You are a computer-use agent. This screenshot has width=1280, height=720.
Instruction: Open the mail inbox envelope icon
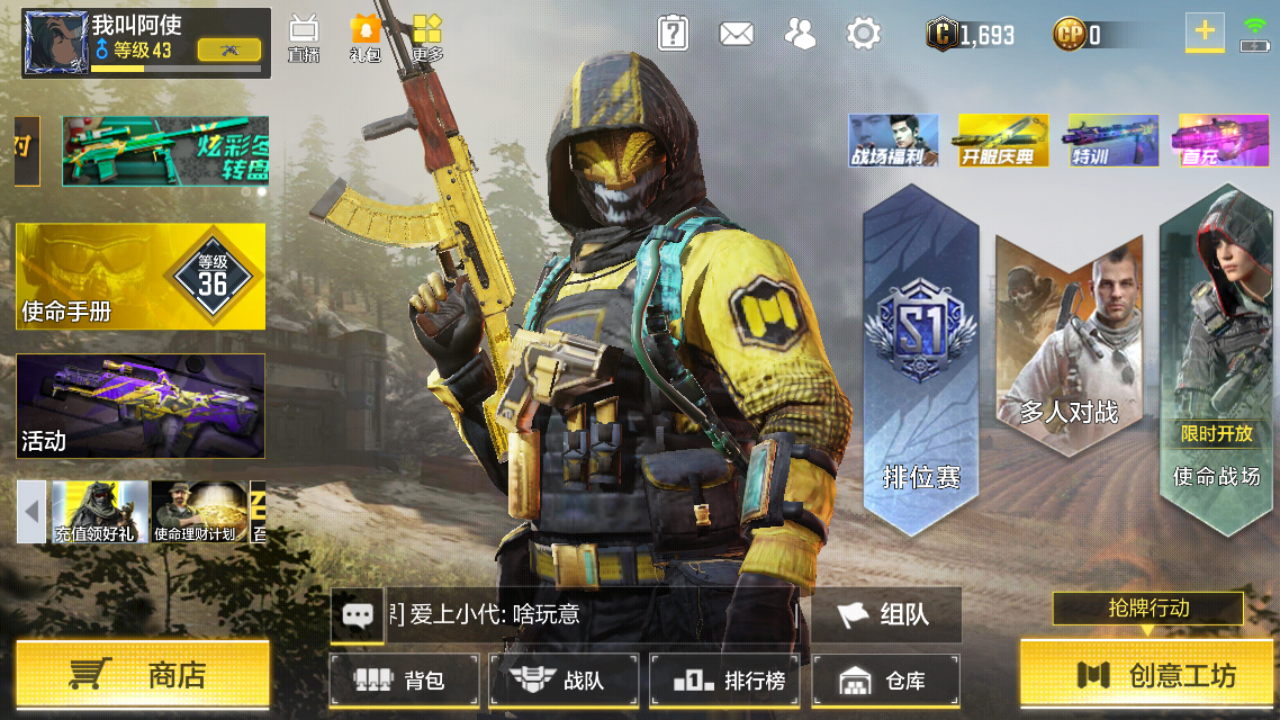[x=737, y=32]
